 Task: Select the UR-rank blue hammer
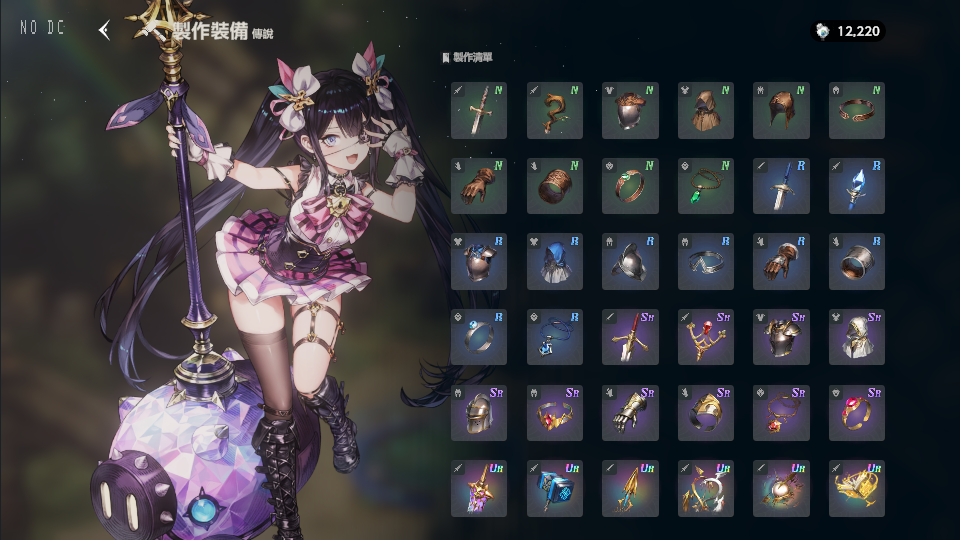[555, 488]
